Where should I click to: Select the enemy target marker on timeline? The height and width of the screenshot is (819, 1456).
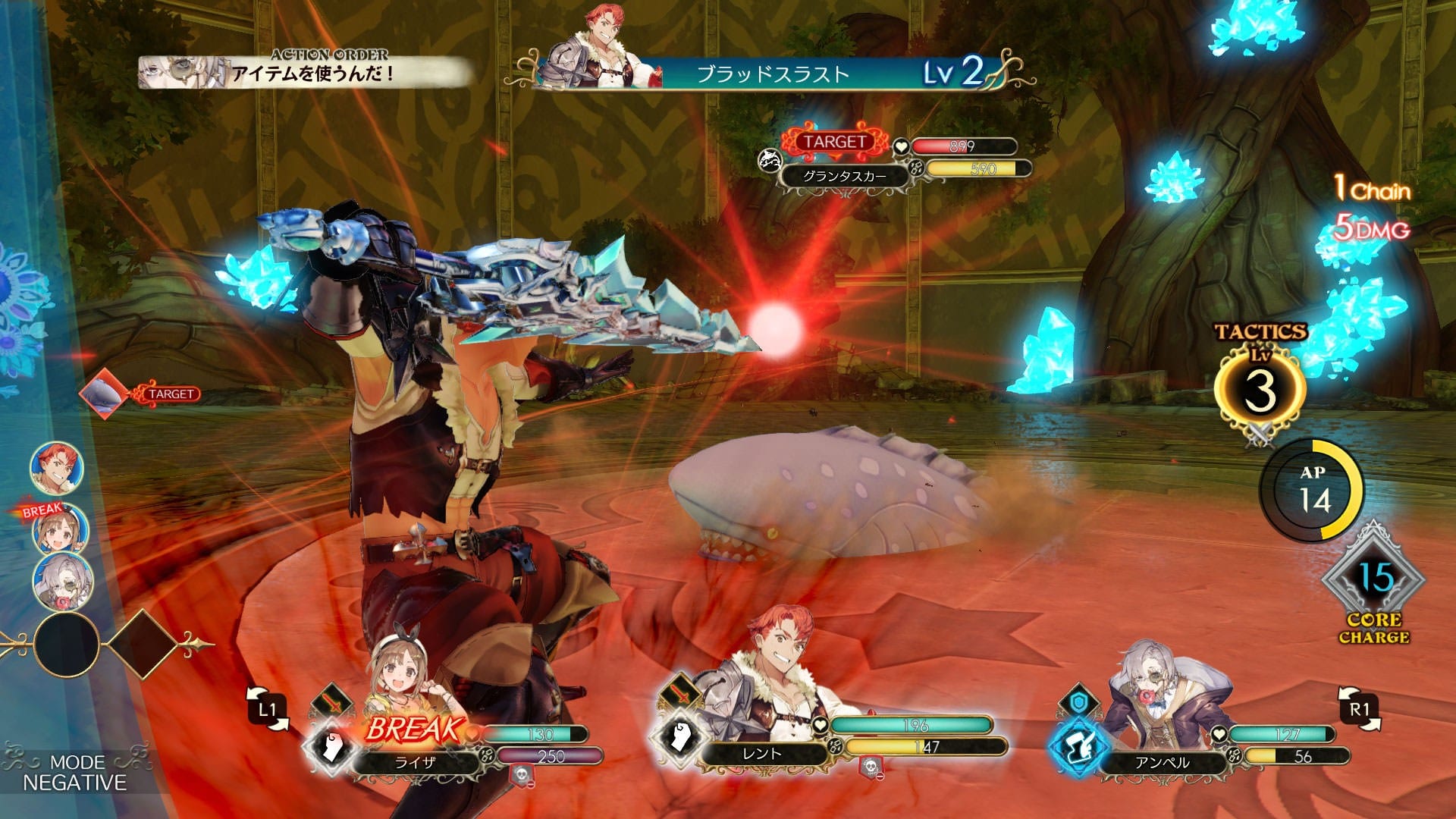pos(105,394)
